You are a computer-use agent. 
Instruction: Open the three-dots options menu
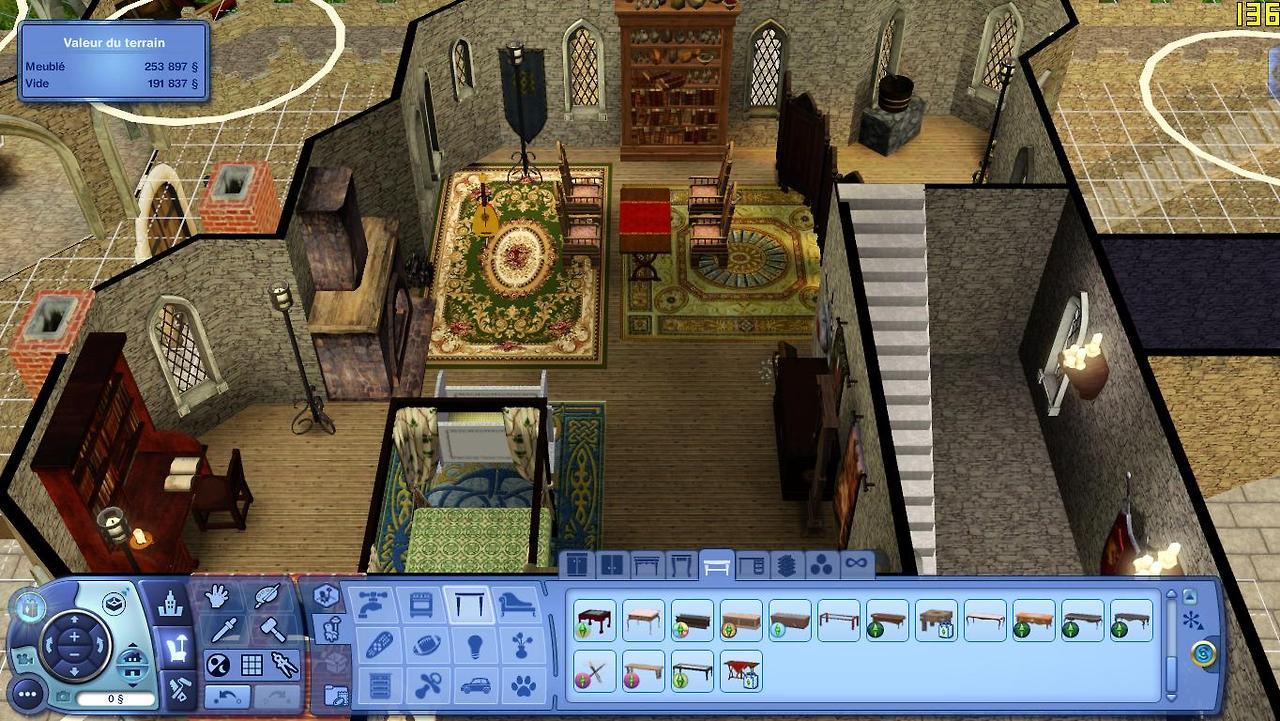(x=27, y=692)
